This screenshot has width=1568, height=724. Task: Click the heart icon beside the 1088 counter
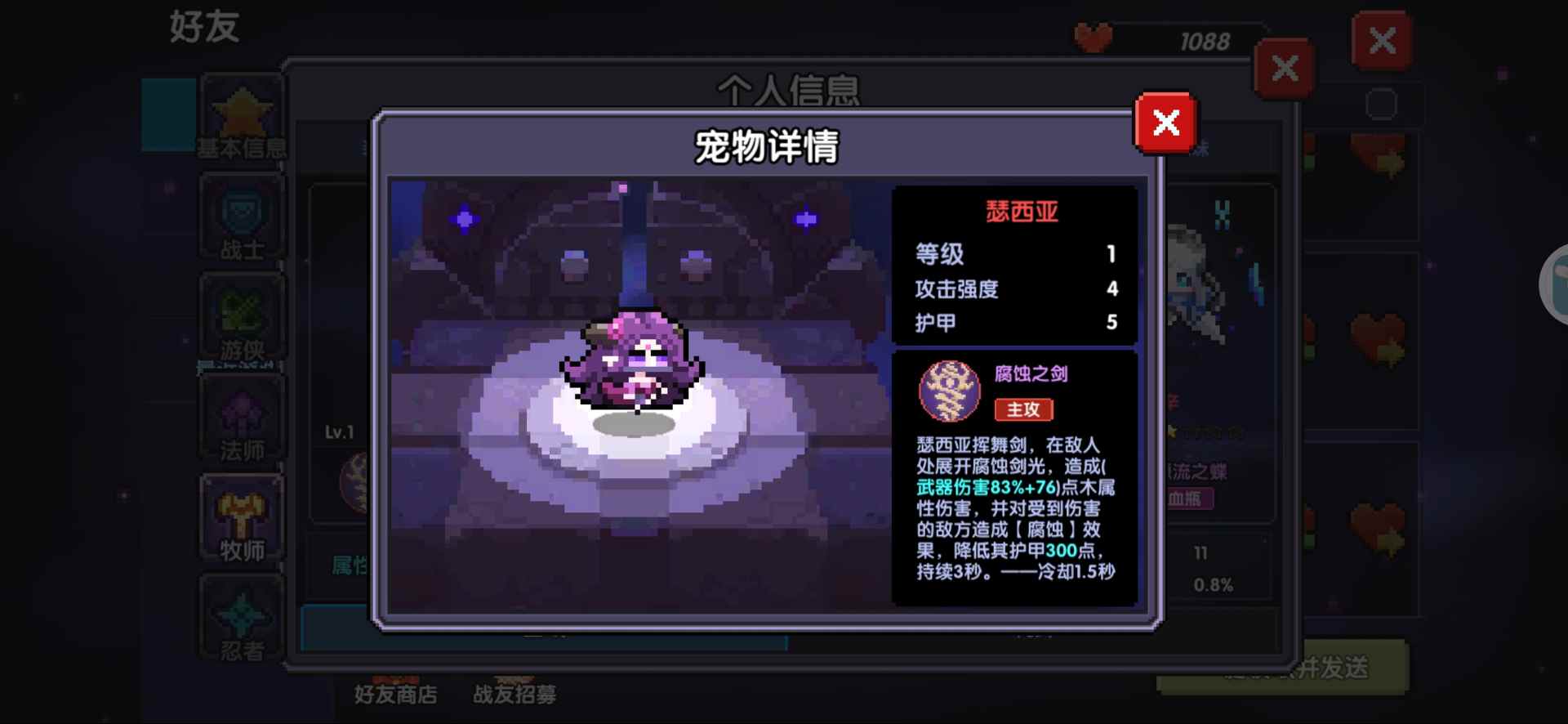1094,37
